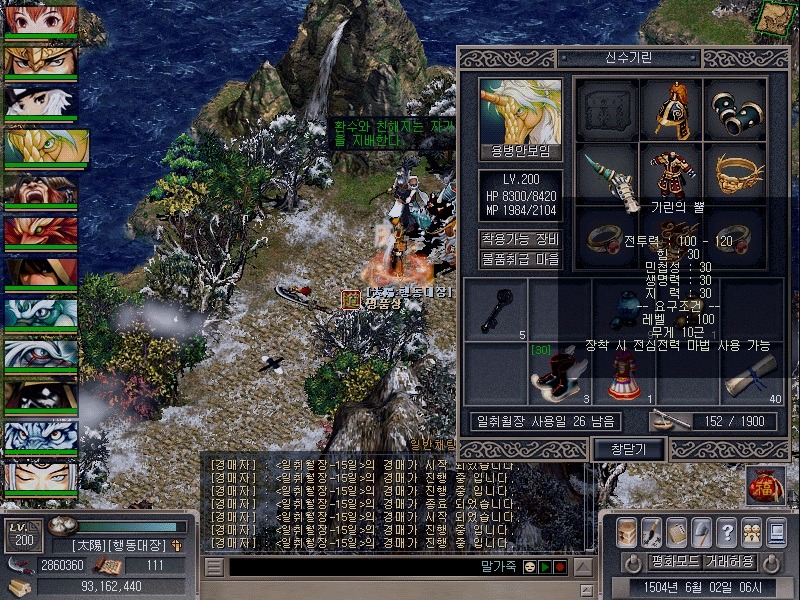Open the red lucky pouch icon
This screenshot has height=600, width=800.
point(765,485)
